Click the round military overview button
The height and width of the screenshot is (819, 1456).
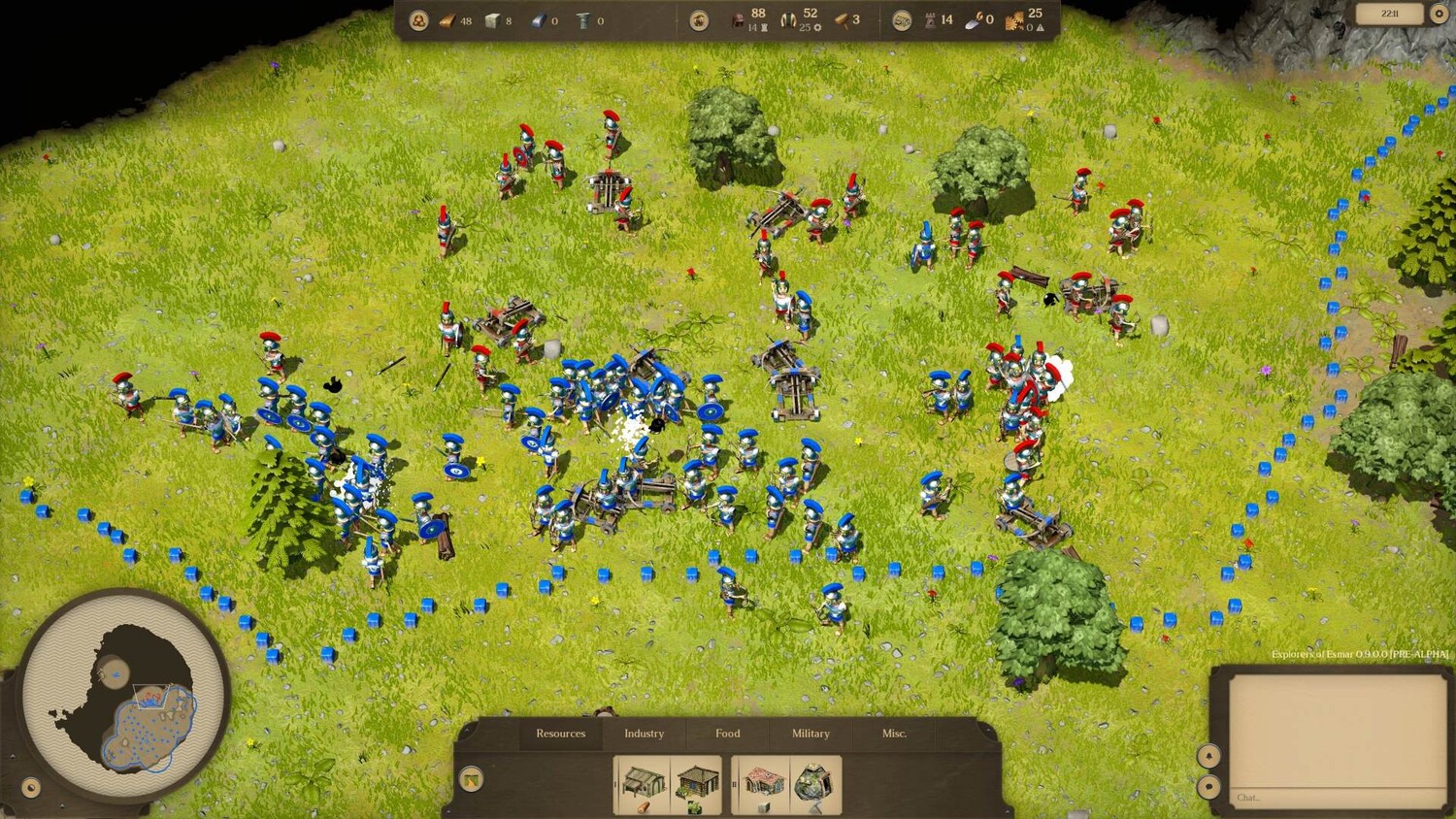click(698, 20)
